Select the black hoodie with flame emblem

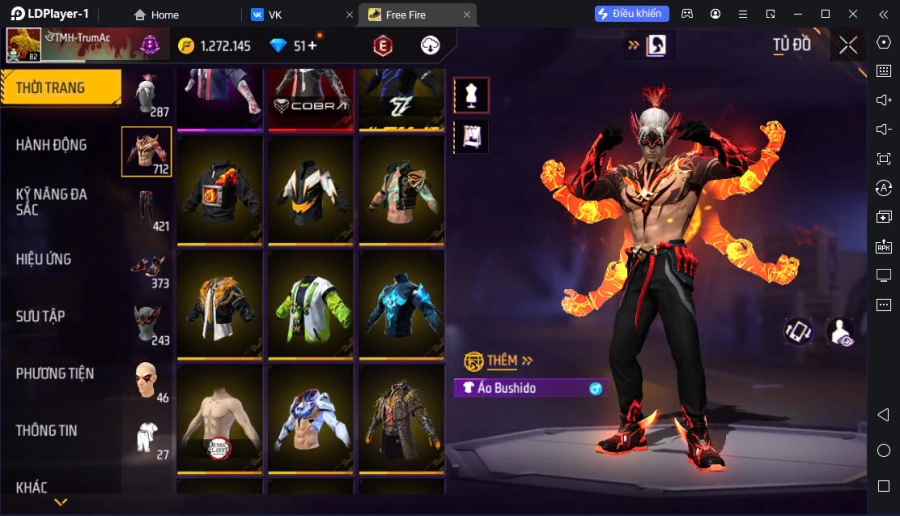(x=220, y=189)
